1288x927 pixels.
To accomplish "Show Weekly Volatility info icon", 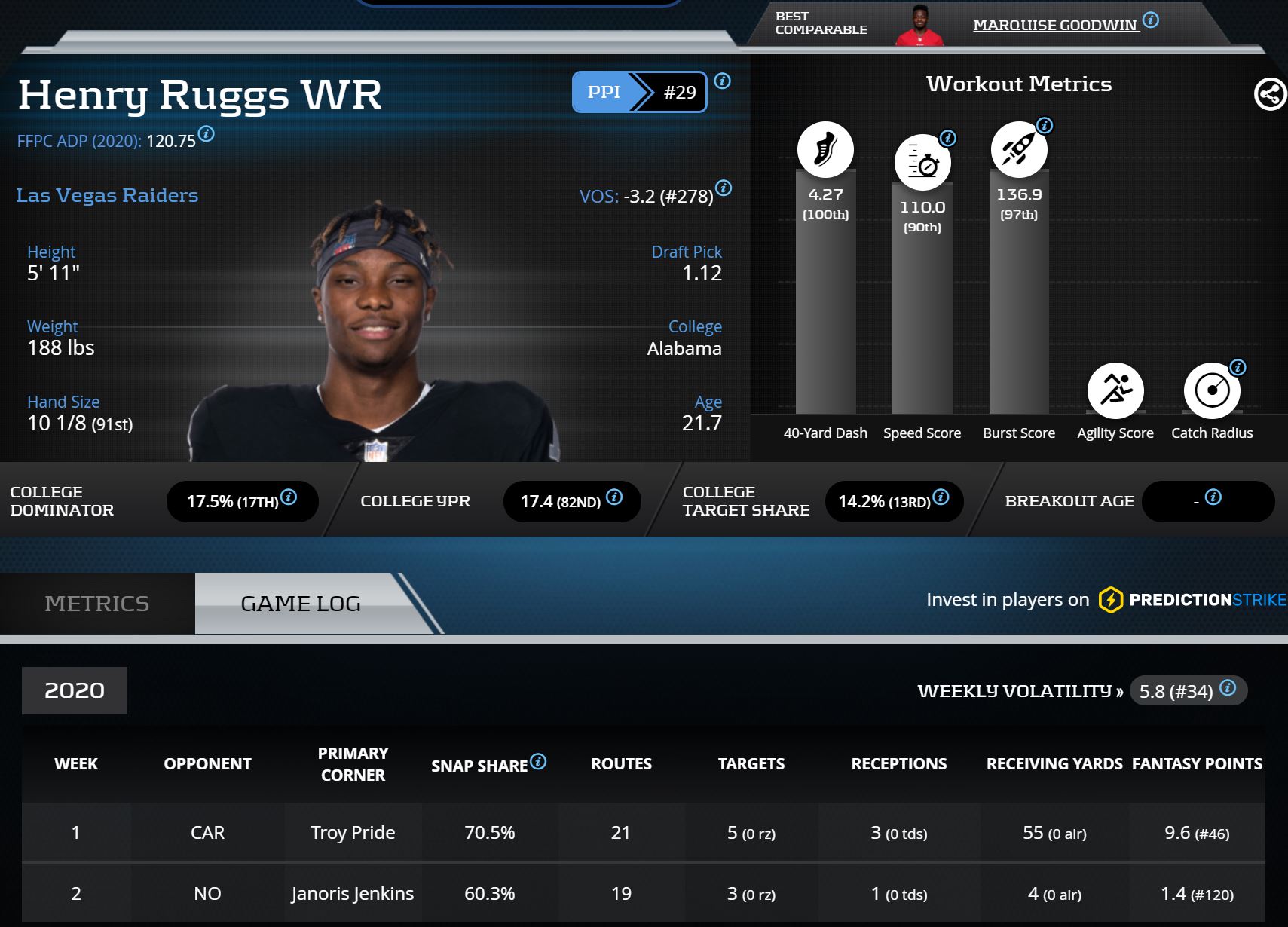I will click(1228, 687).
